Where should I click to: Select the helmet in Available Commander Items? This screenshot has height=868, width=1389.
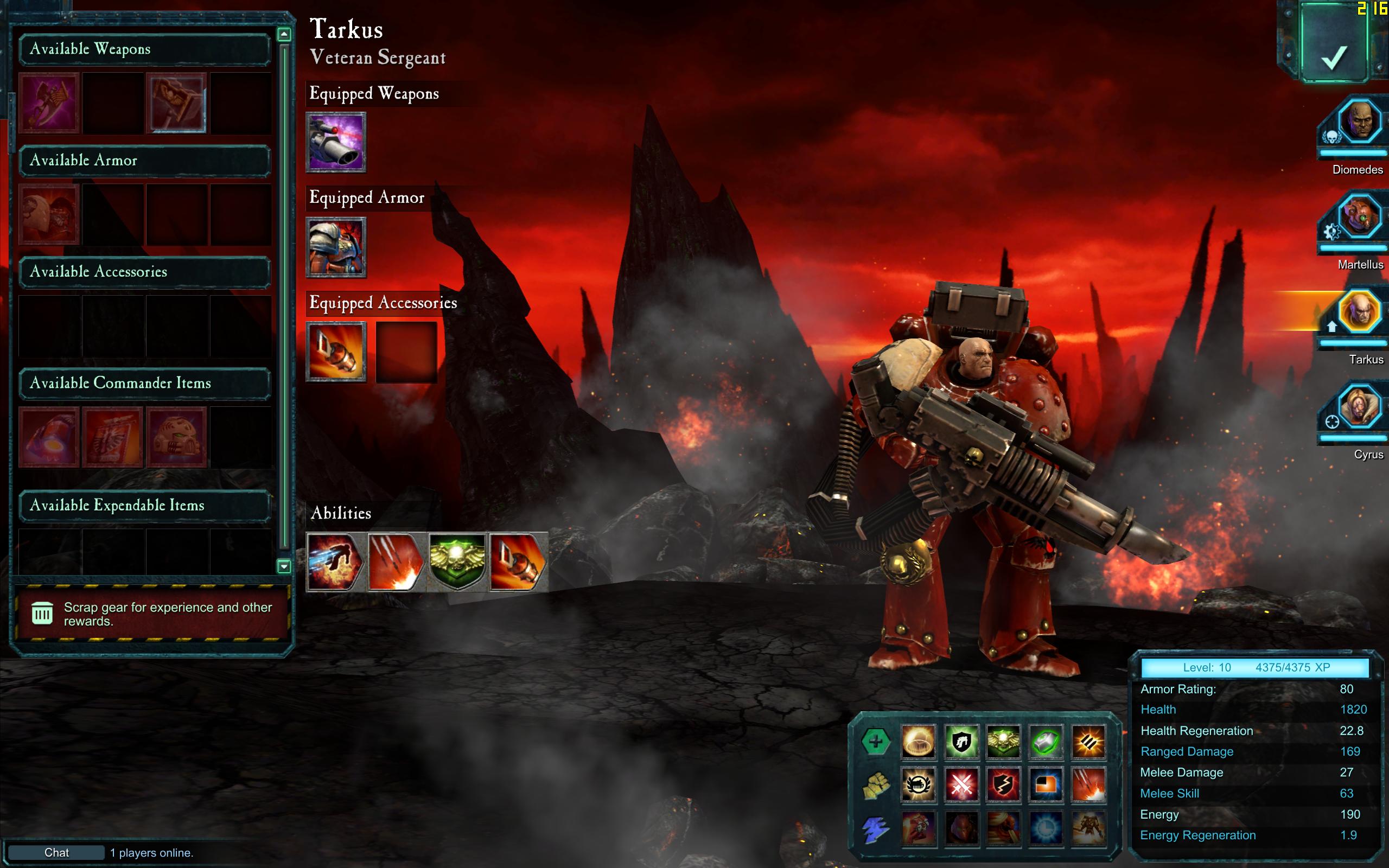pyautogui.click(x=177, y=437)
